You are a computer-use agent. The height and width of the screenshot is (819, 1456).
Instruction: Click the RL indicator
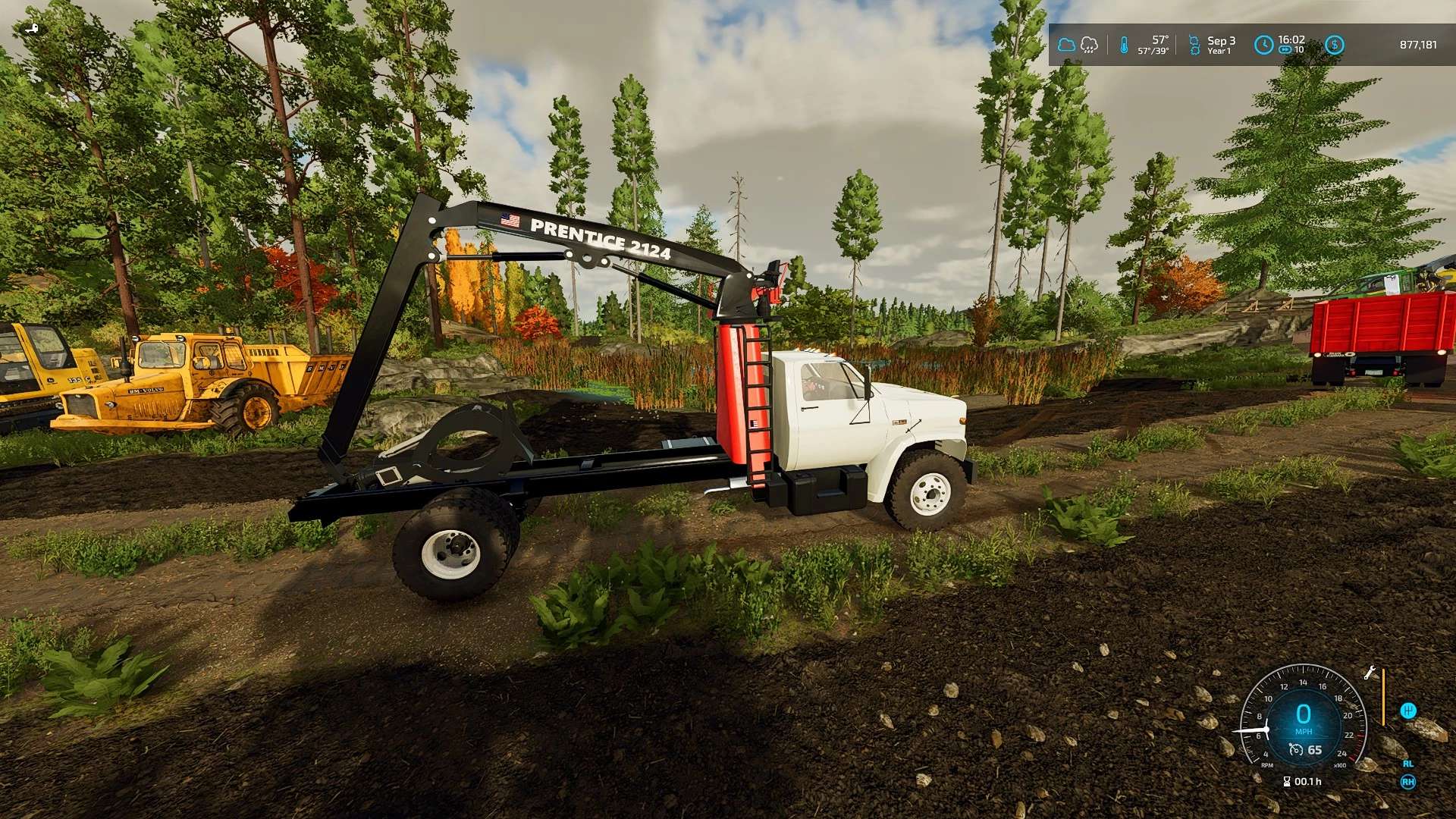(x=1408, y=764)
